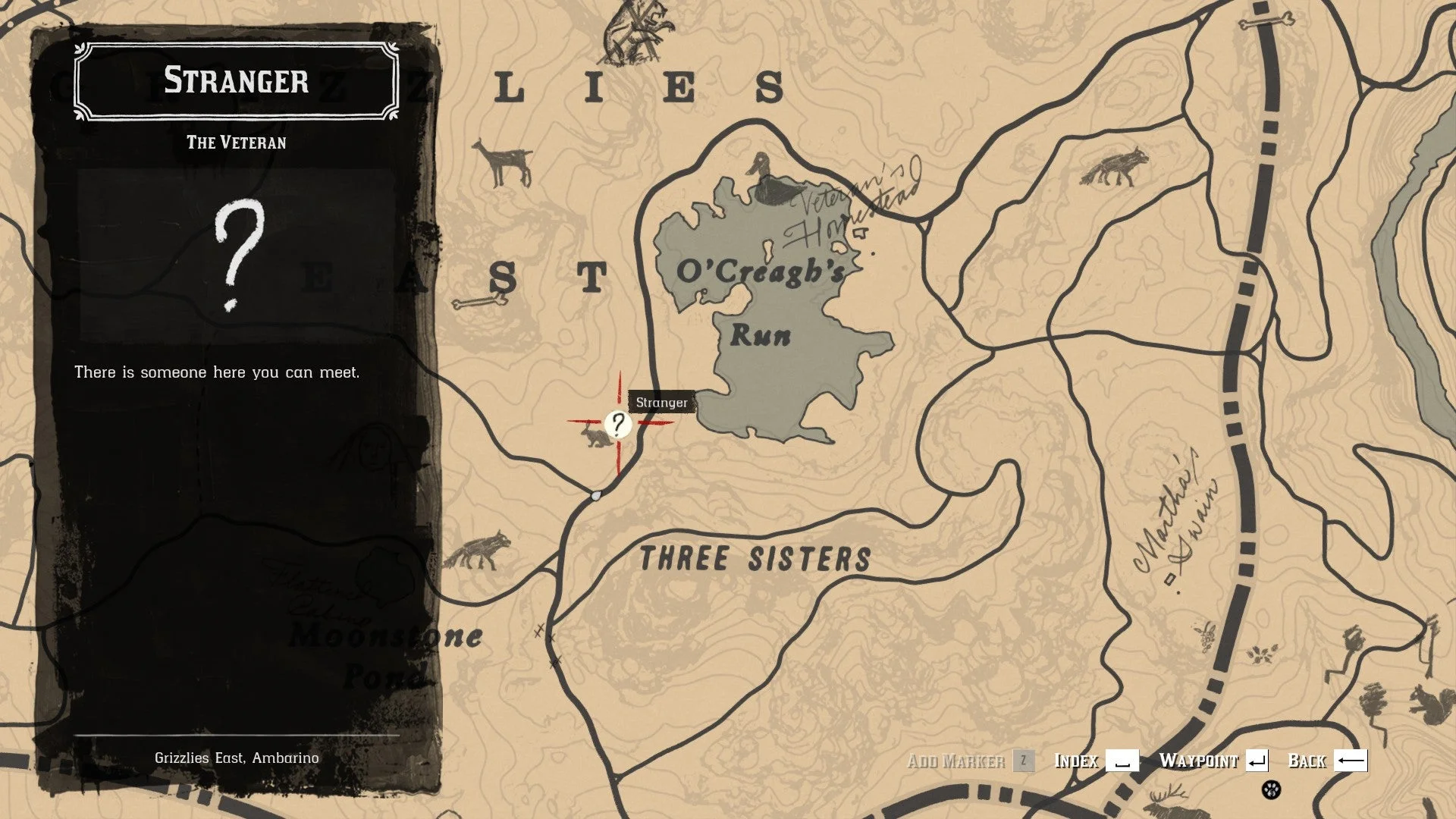
Task: Open the map Index
Action: [1078, 761]
